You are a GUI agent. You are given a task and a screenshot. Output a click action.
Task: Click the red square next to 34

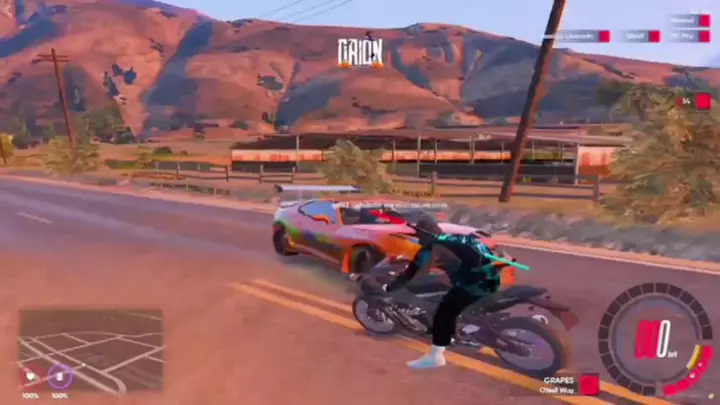coord(703,101)
